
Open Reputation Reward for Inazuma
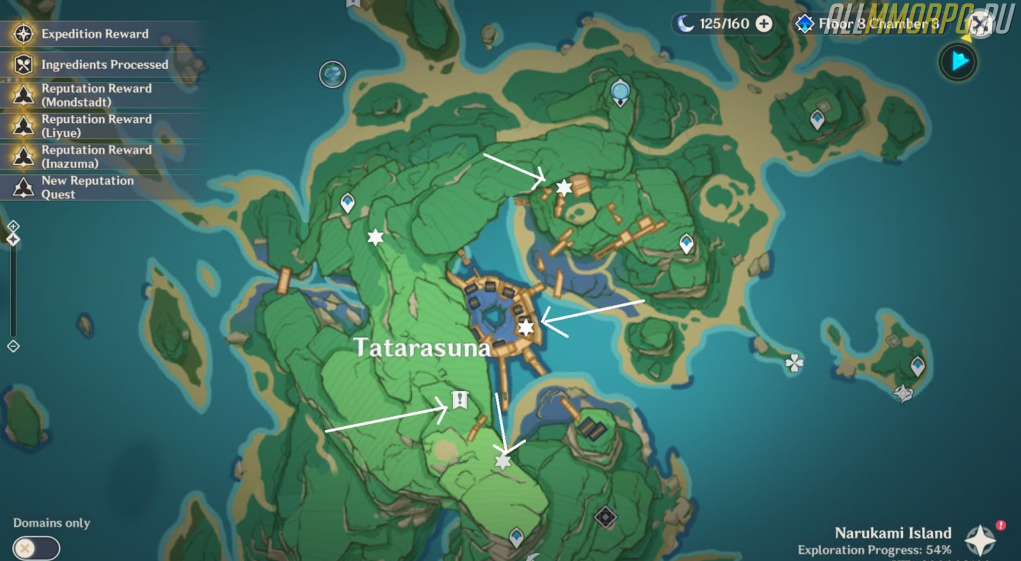[x=96, y=157]
